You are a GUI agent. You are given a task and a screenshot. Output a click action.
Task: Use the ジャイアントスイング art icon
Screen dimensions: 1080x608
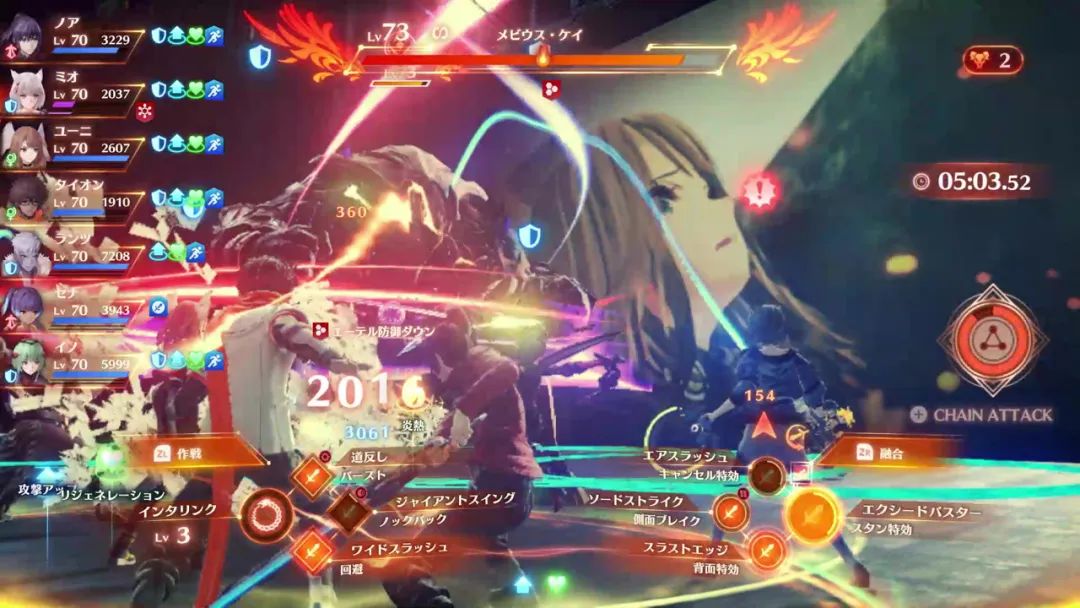pyautogui.click(x=348, y=512)
